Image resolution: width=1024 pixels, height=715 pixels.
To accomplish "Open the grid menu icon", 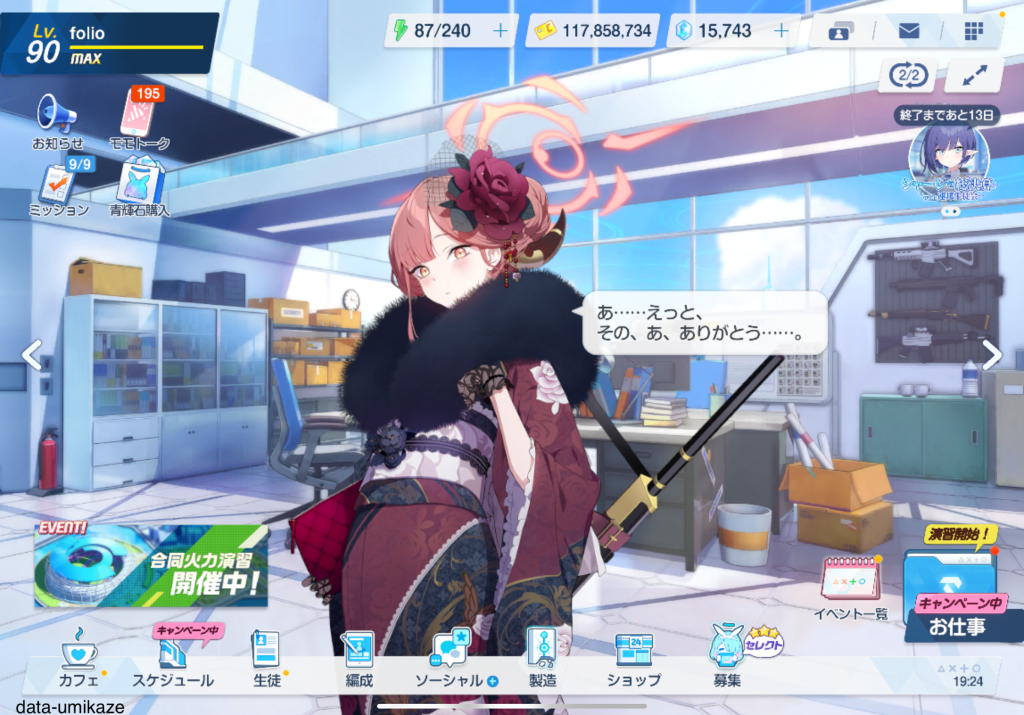I will point(974,31).
